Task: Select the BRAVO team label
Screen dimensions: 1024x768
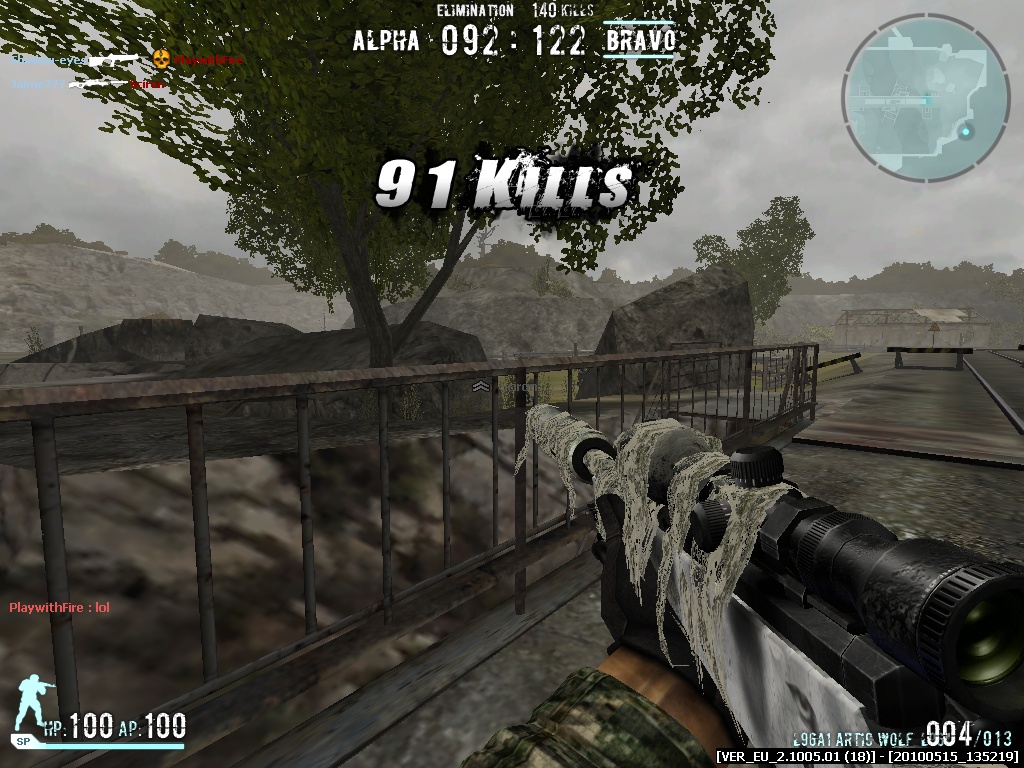Action: pos(640,41)
